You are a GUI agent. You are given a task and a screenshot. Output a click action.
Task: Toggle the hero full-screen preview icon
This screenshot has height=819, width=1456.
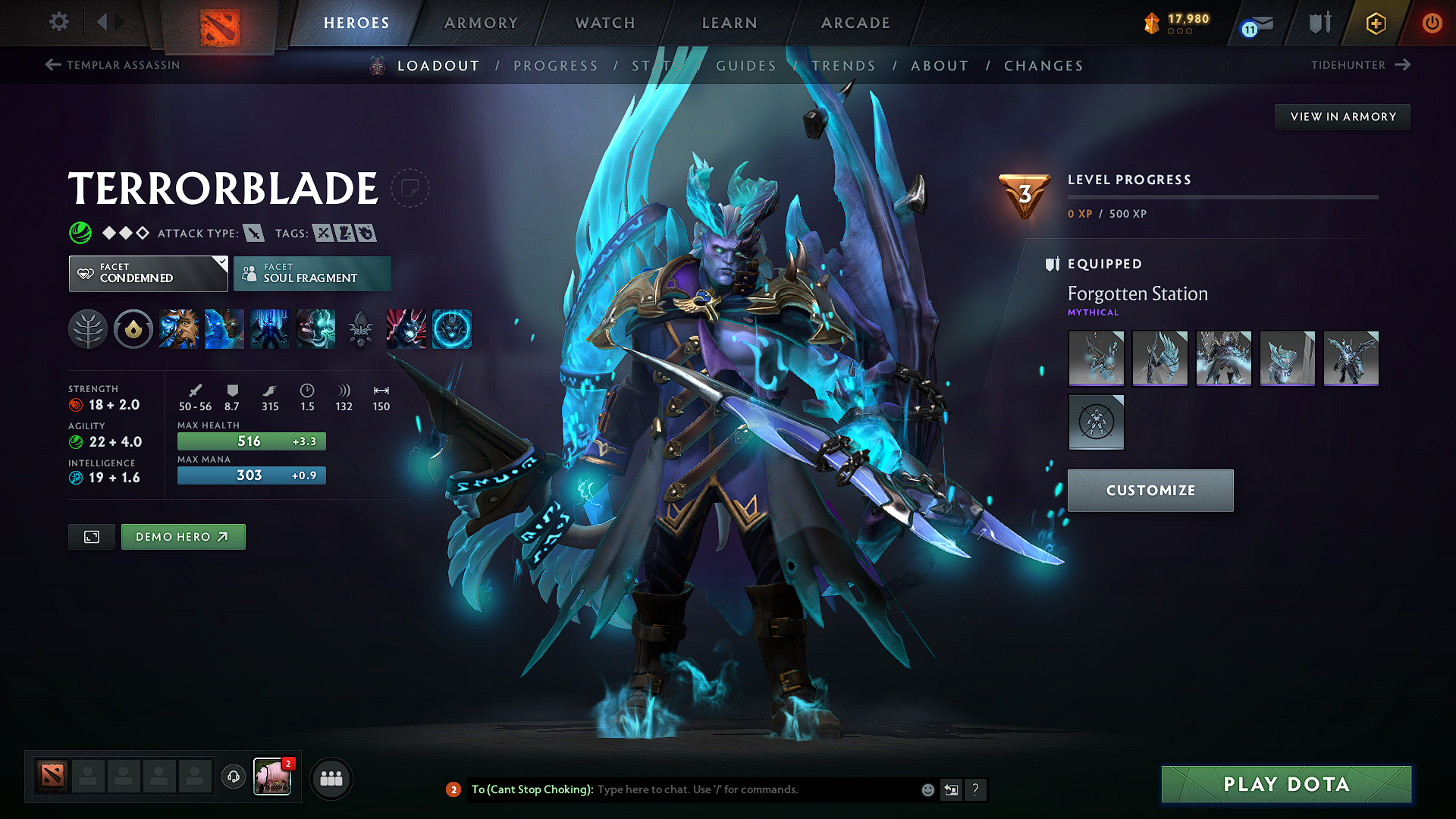91,536
